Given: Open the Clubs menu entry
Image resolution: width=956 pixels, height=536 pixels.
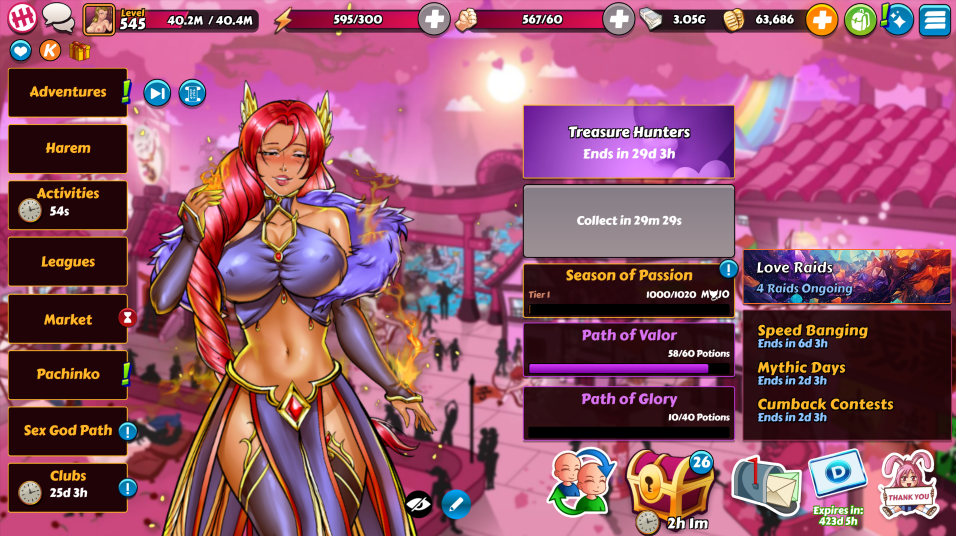Looking at the screenshot, I should [x=68, y=487].
